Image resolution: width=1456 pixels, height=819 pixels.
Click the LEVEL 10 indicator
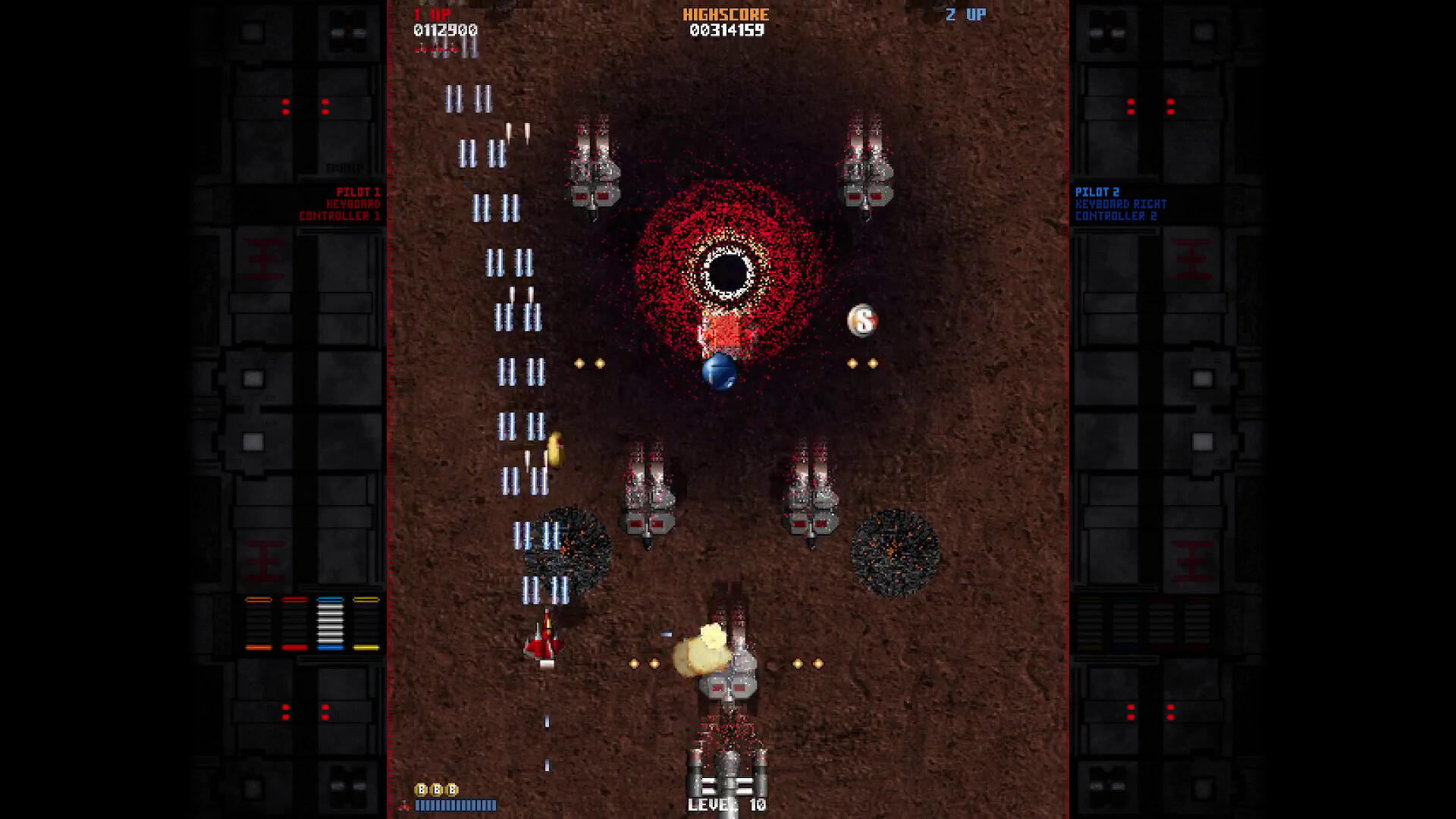726,806
